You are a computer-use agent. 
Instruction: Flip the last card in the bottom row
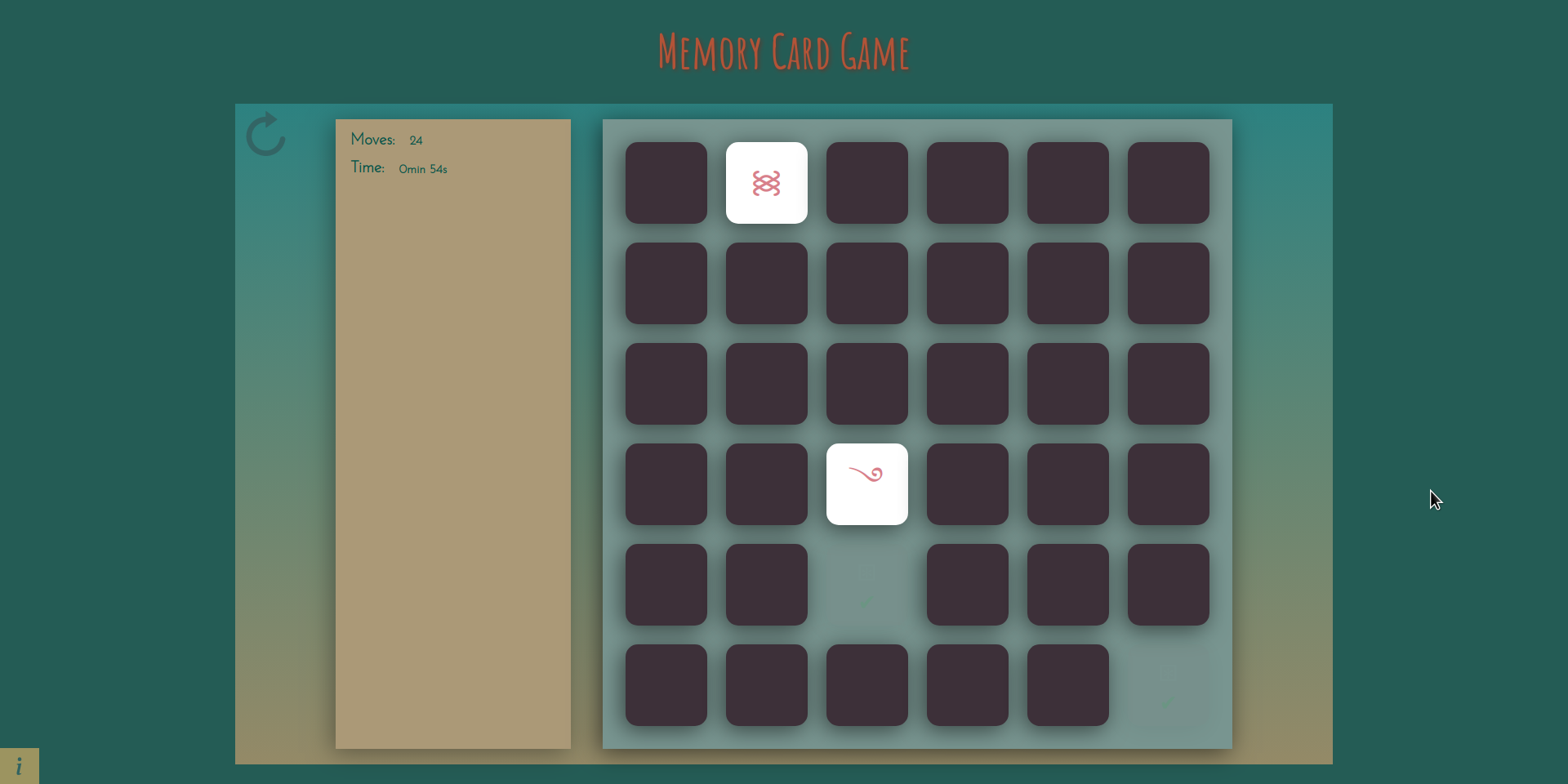coord(1067,686)
